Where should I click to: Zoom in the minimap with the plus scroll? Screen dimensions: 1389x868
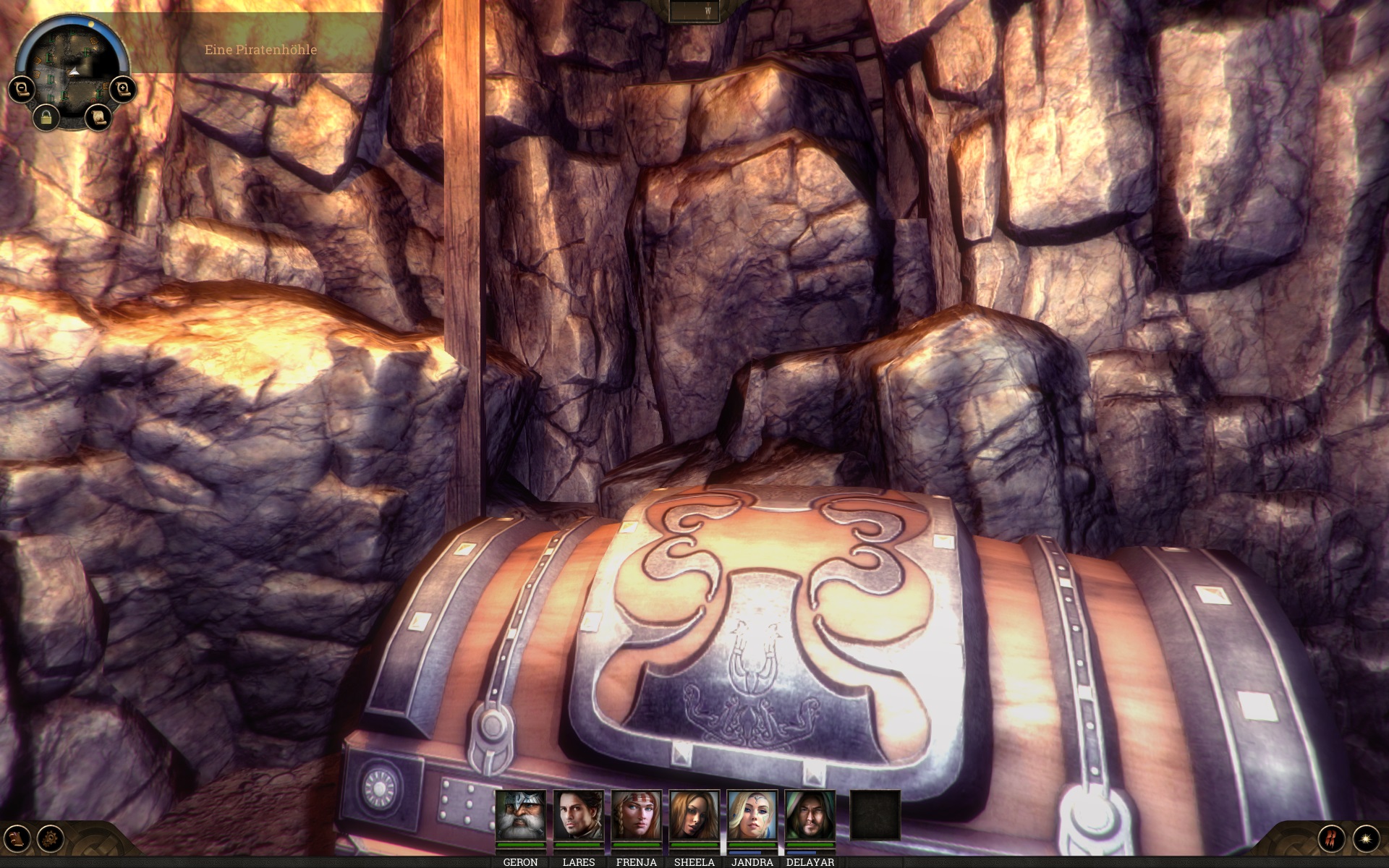(123, 90)
